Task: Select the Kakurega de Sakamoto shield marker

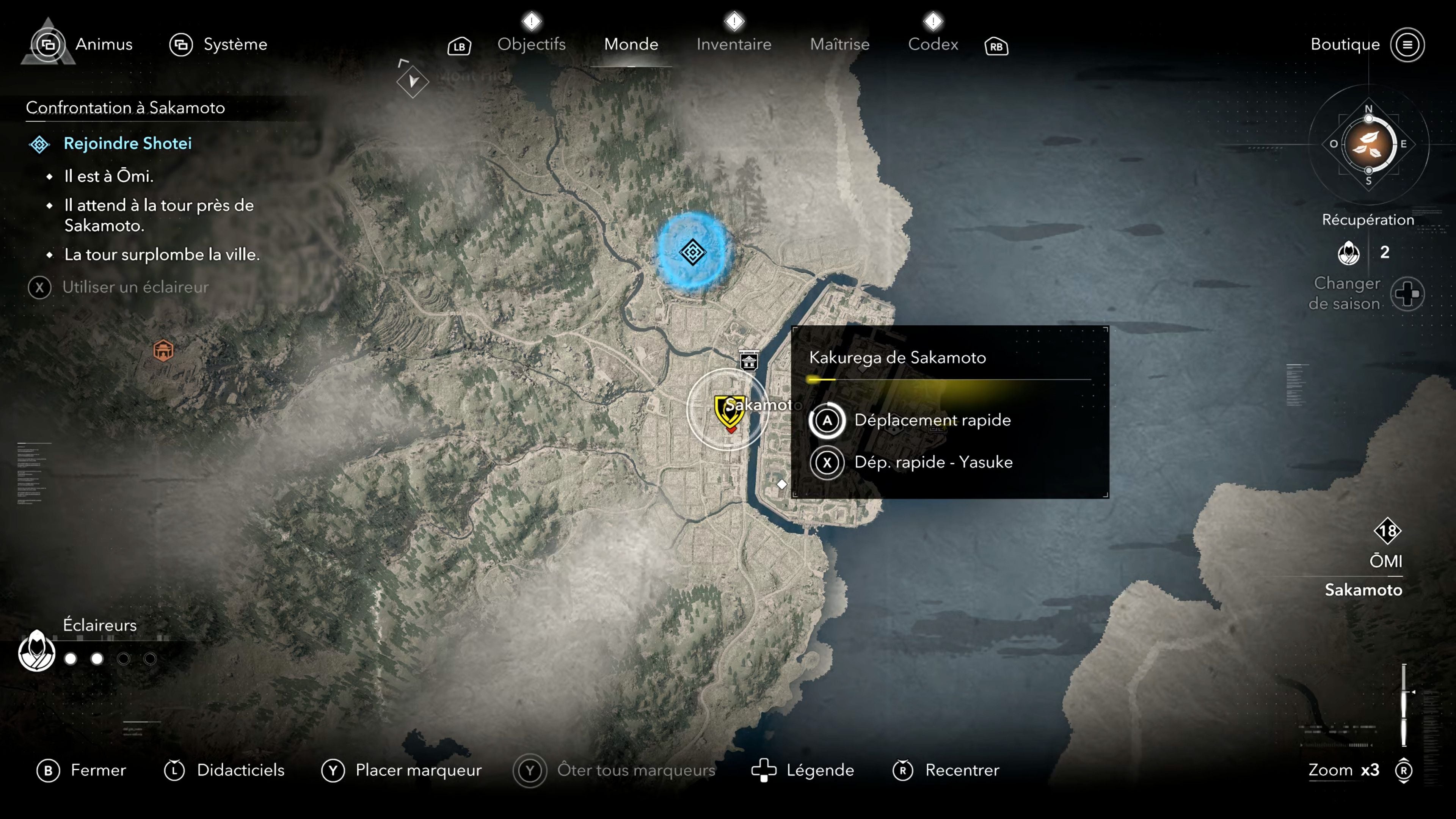Action: [x=728, y=410]
